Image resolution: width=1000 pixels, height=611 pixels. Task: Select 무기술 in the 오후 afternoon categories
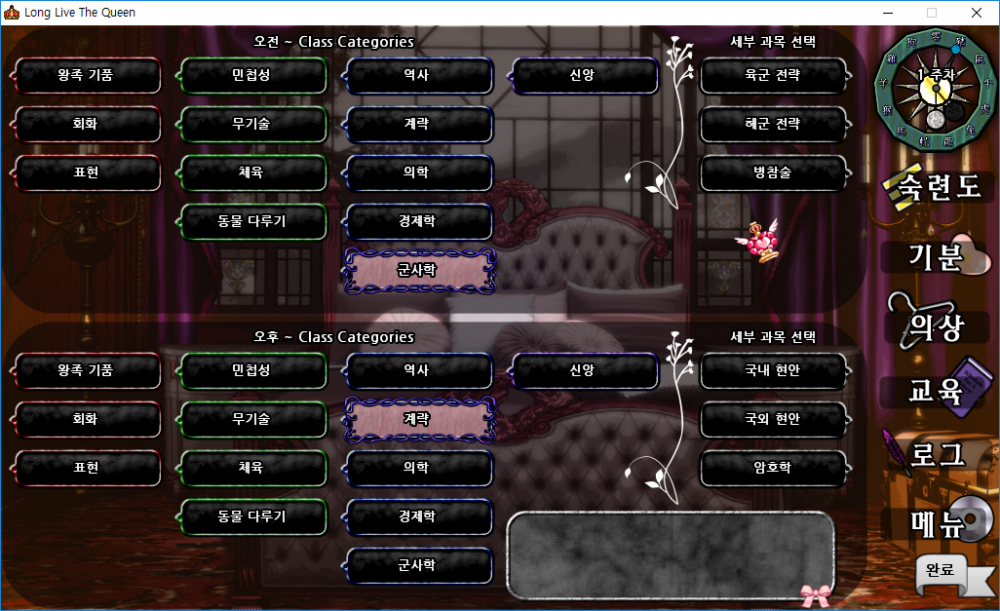(252, 419)
